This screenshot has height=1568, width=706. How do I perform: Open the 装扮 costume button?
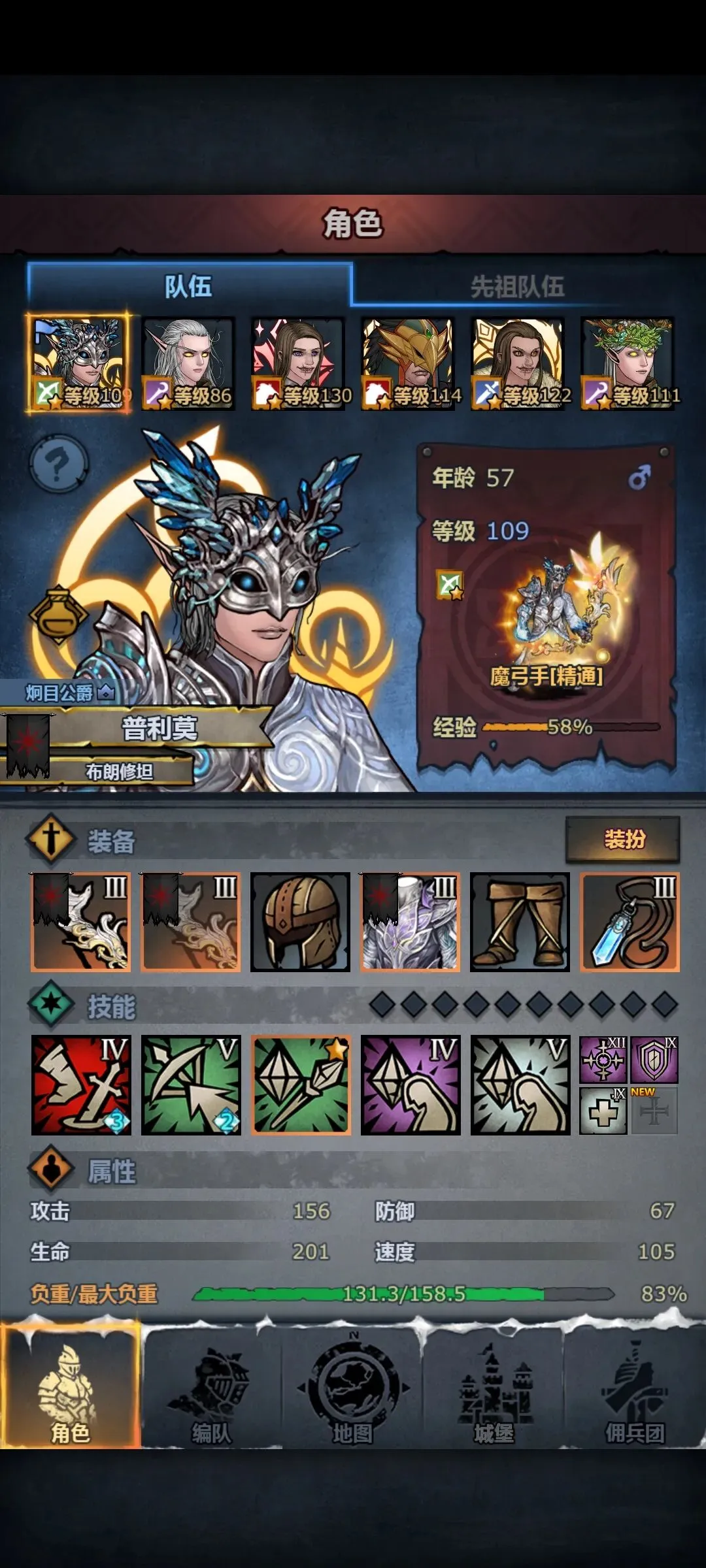click(x=623, y=839)
